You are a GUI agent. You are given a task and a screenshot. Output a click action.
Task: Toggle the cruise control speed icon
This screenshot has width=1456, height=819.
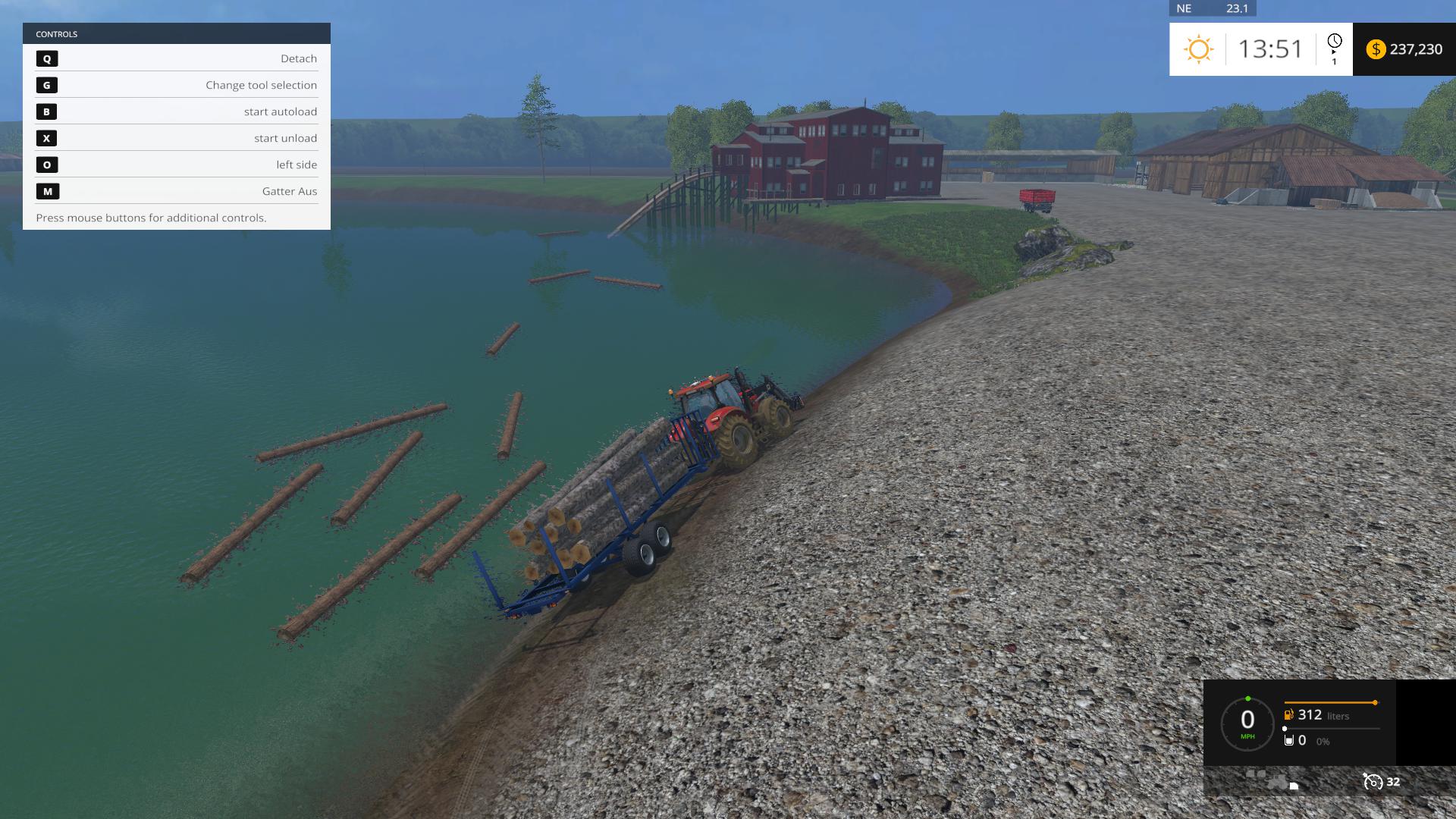(x=1373, y=782)
